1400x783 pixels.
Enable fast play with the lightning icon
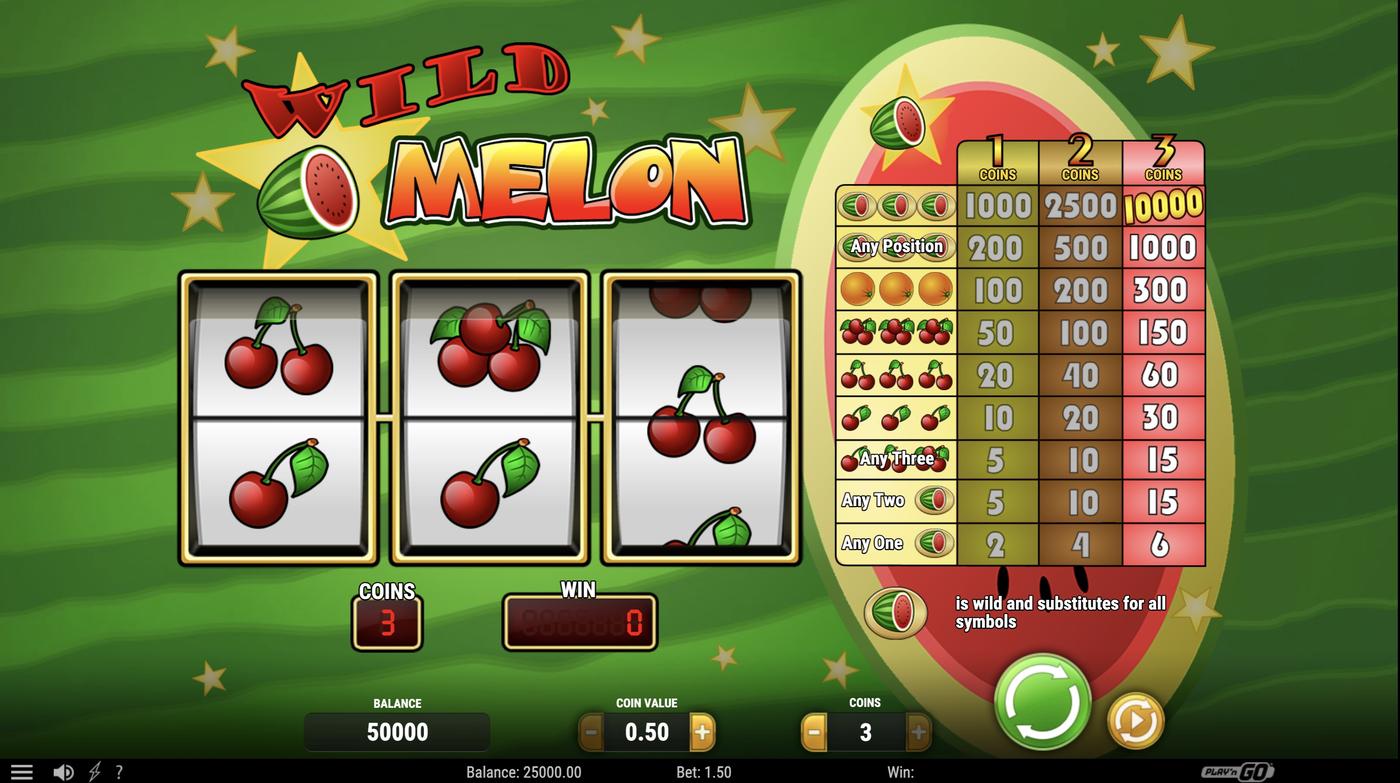coord(95,771)
